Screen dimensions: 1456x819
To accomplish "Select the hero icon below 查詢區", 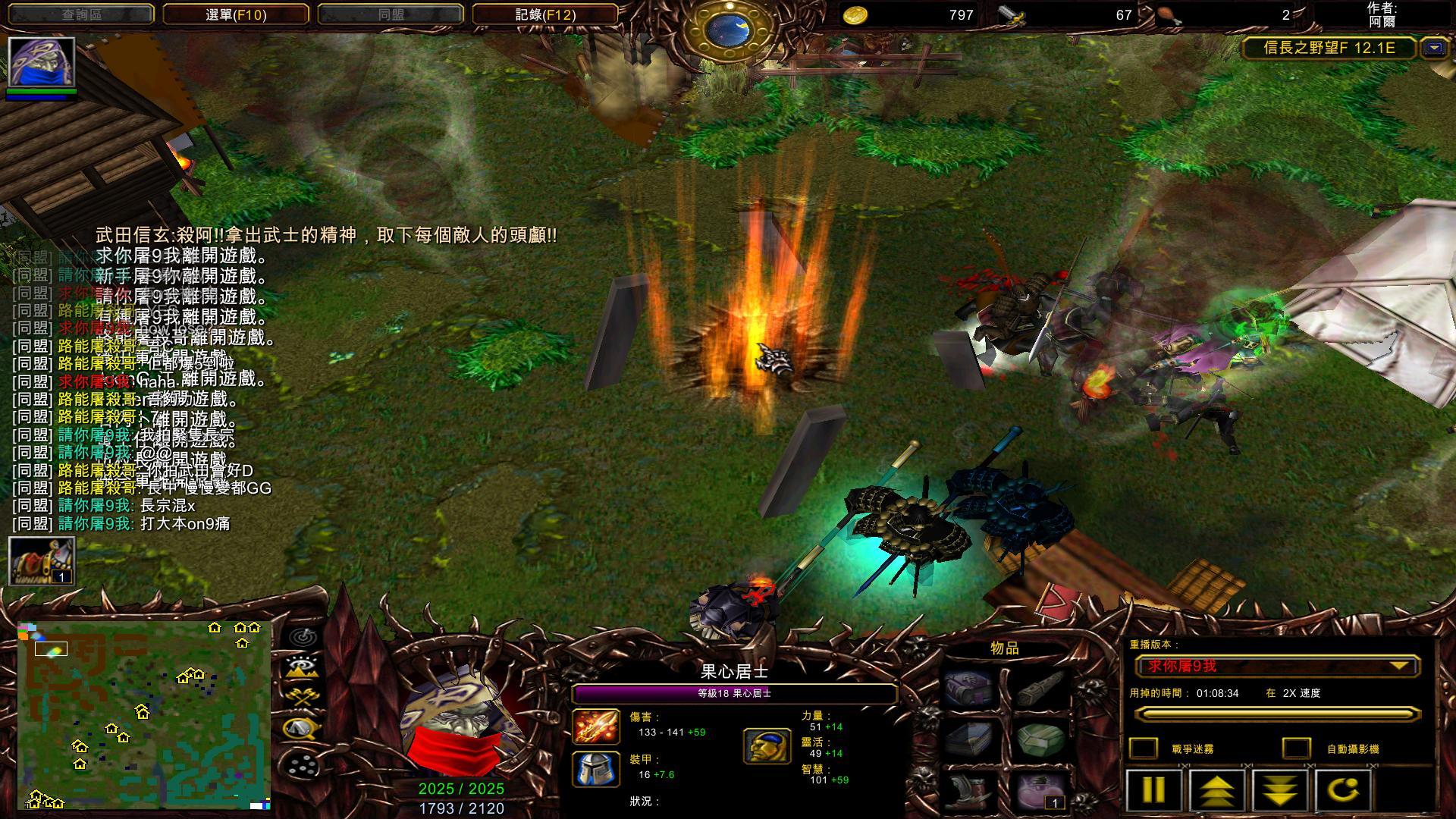I will coord(41,62).
